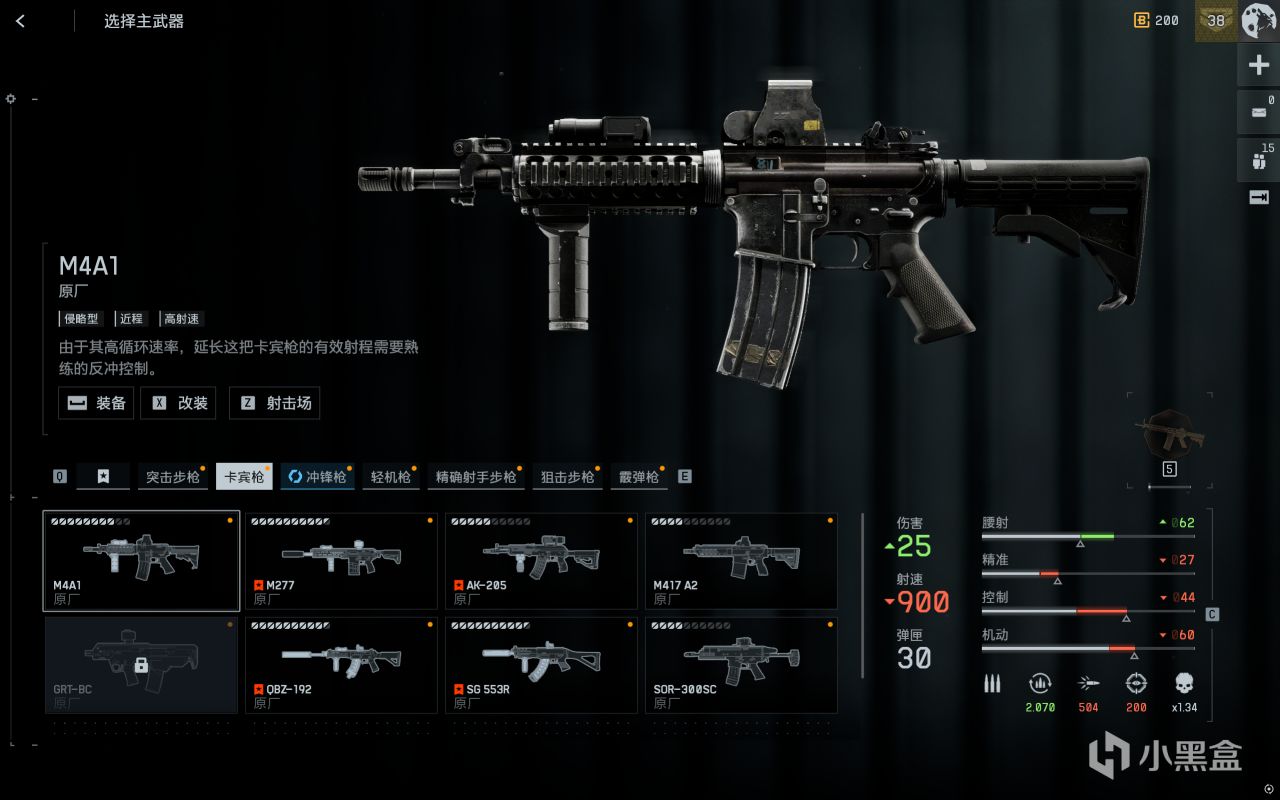
Task: View the 狙击步枪 sniper rifle tab
Action: [x=567, y=477]
